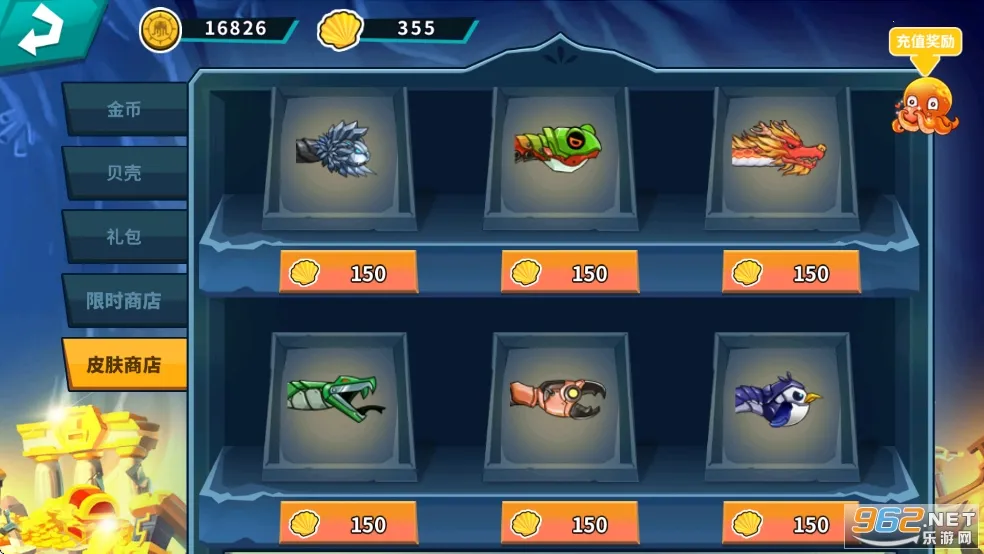
Task: Purchase the crab claw skin for 150
Action: tap(570, 524)
